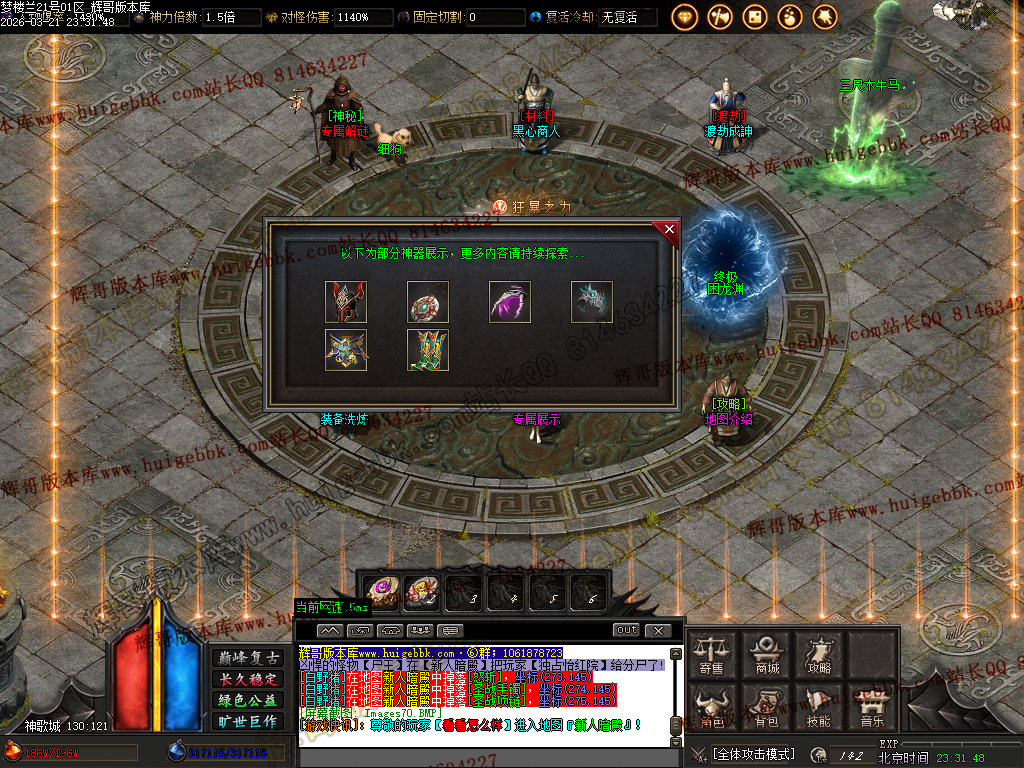This screenshot has width=1024, height=768.
Task: Close the artifact showcase window
Action: coord(669,230)
